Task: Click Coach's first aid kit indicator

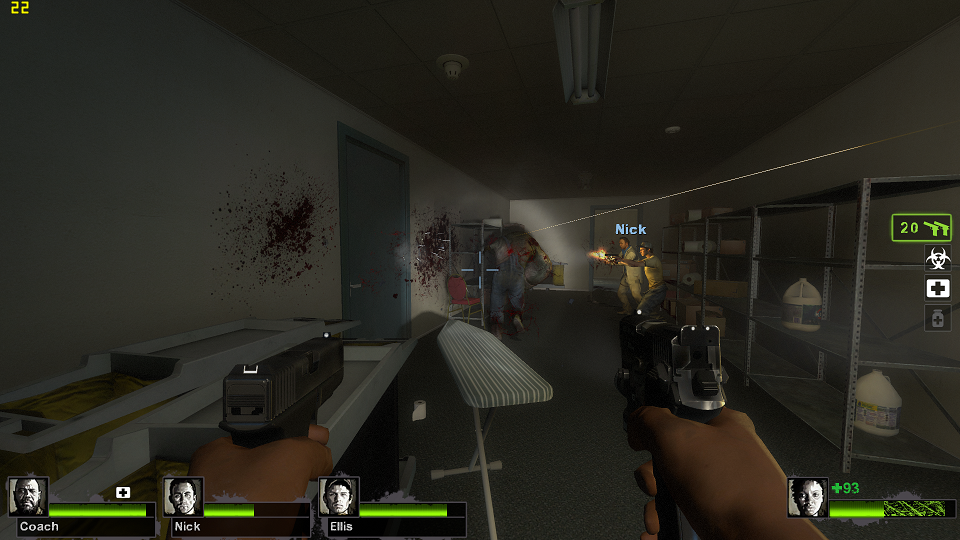Action: (123, 492)
